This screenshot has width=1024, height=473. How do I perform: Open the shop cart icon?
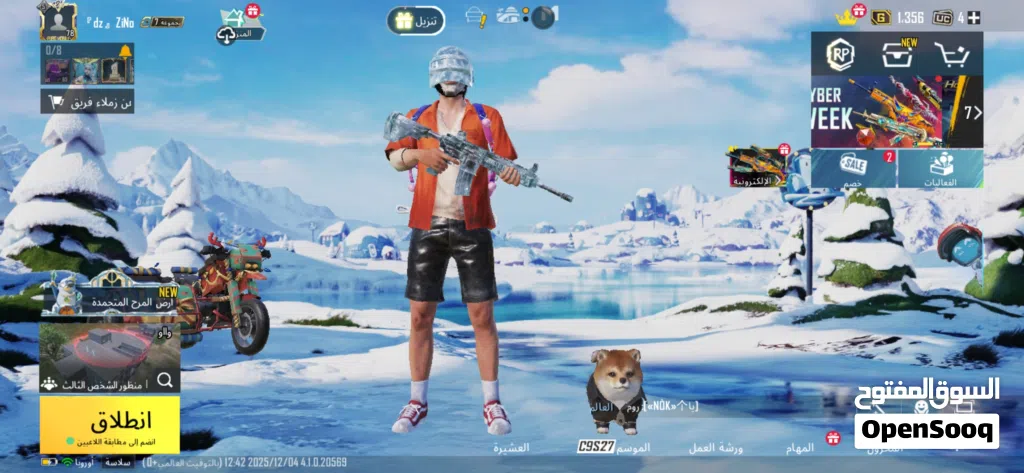pyautogui.click(x=953, y=54)
